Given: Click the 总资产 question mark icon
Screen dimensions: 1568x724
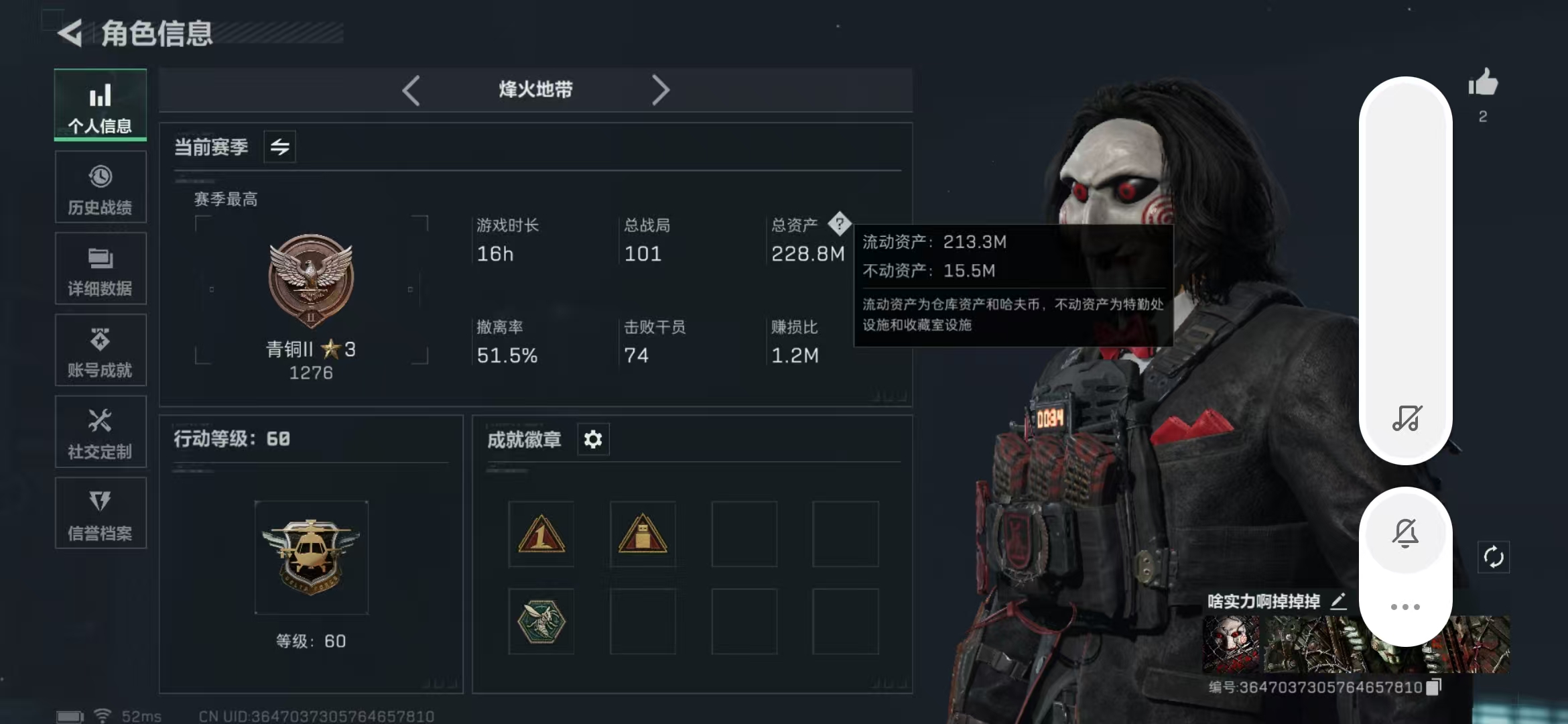Looking at the screenshot, I should (839, 224).
